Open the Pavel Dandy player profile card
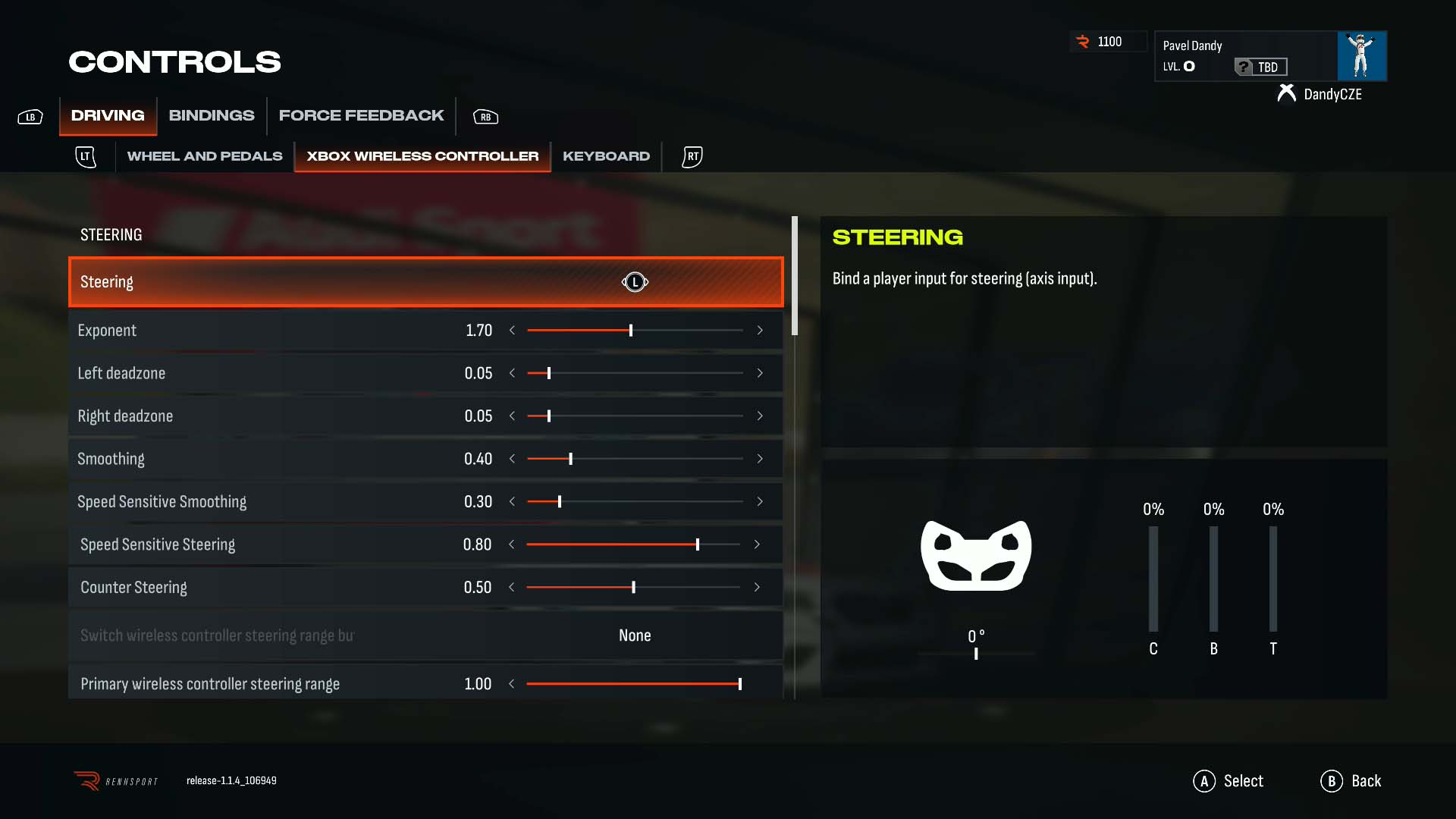 click(1269, 56)
